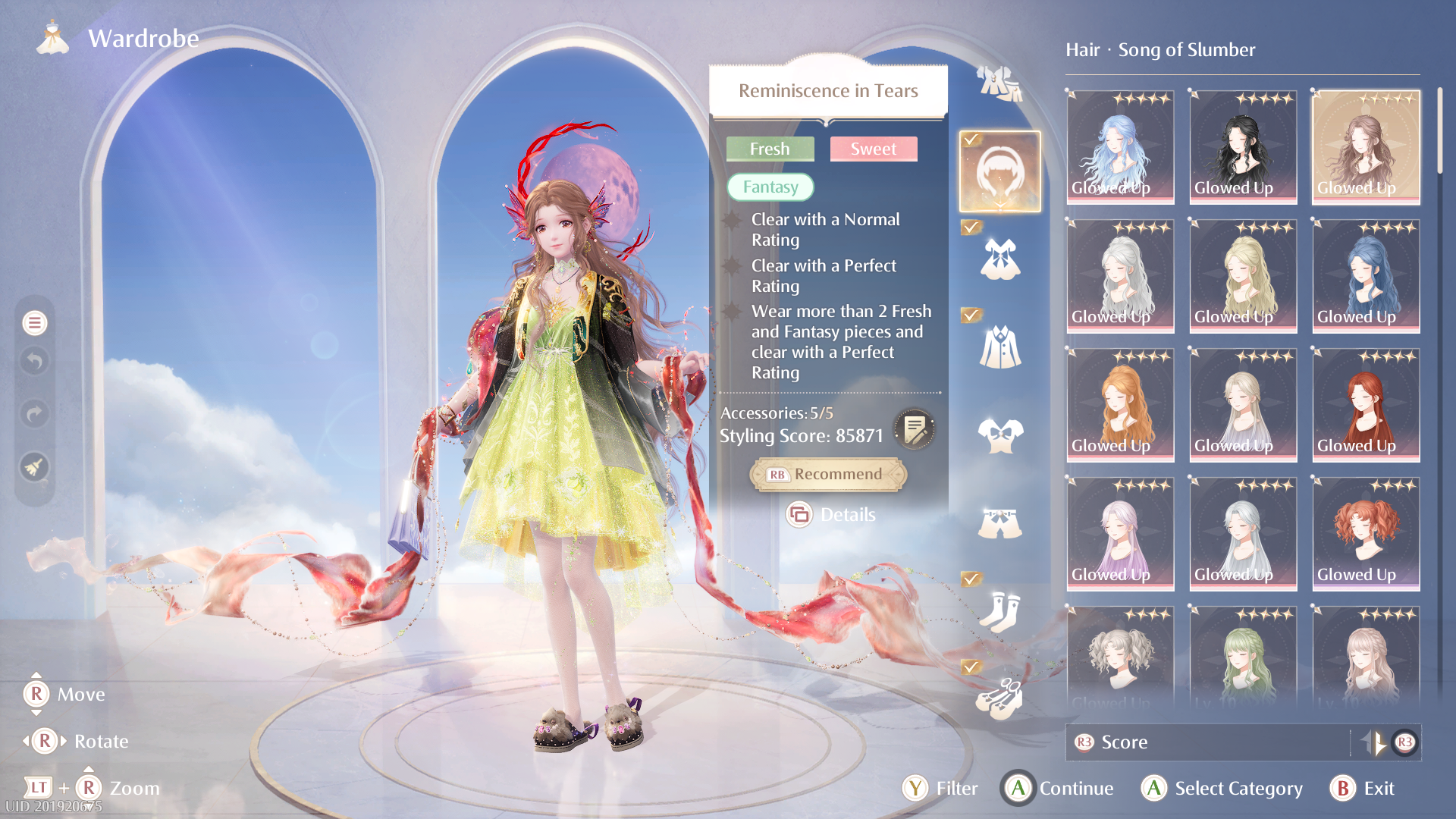Open outfit Details
Screen dimensions: 1456x819
pos(831,515)
